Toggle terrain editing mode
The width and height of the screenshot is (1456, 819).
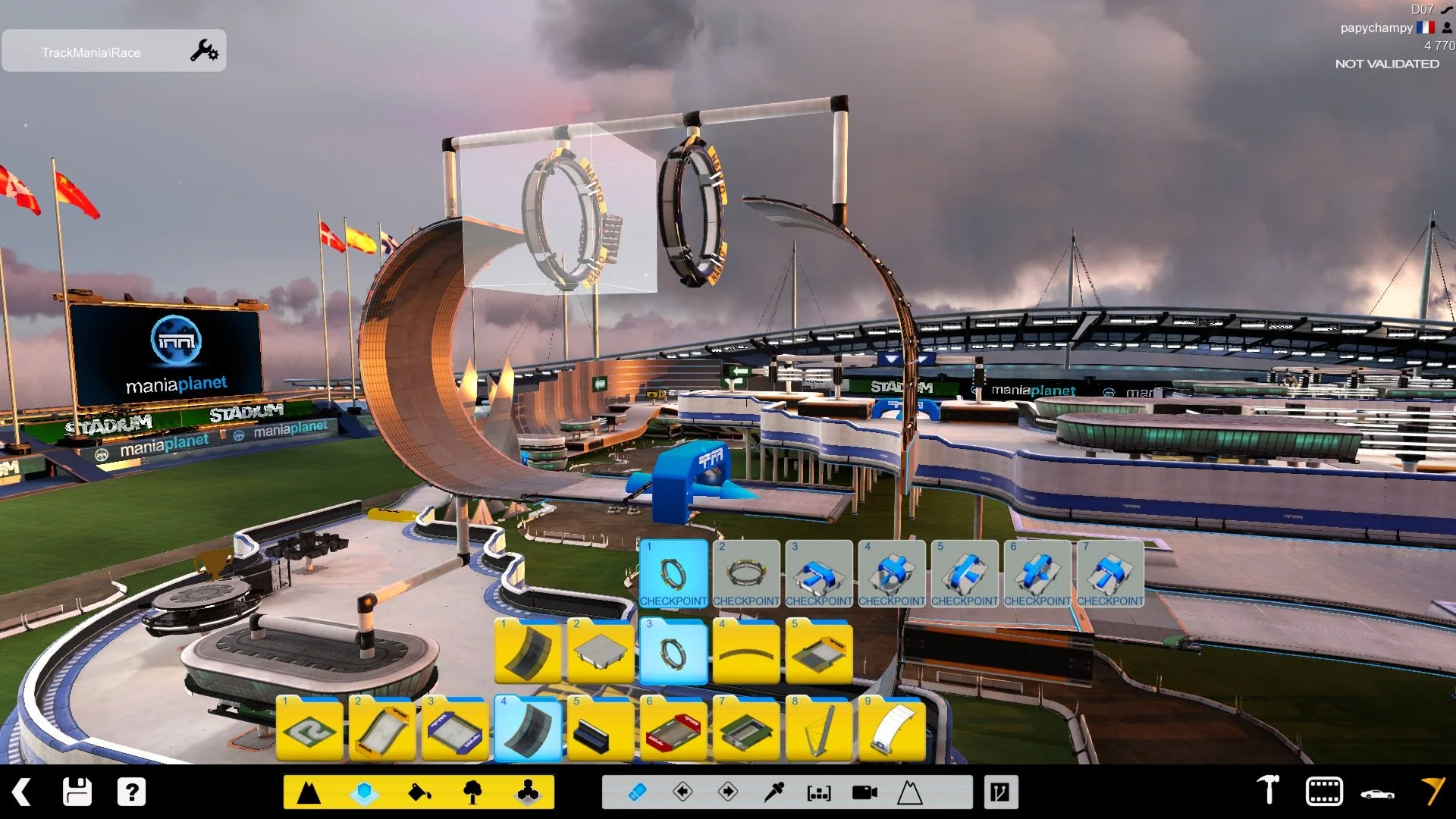pos(310,791)
